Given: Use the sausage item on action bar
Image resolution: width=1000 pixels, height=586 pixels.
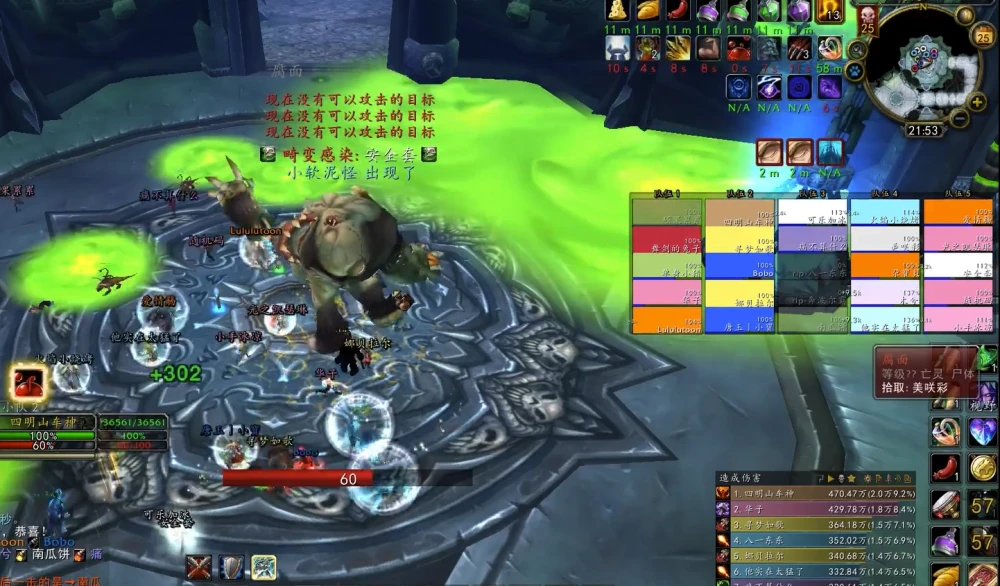Looking at the screenshot, I should click(x=945, y=467).
